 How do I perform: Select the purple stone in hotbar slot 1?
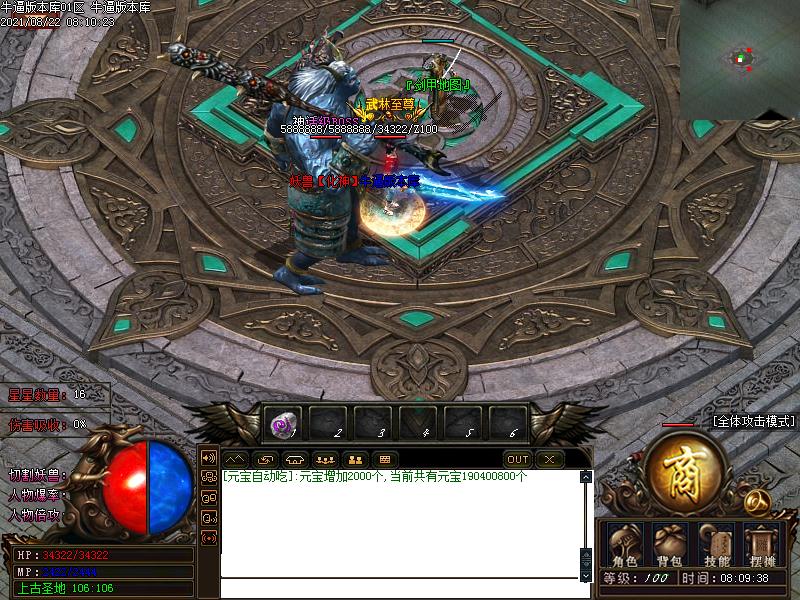(x=281, y=424)
